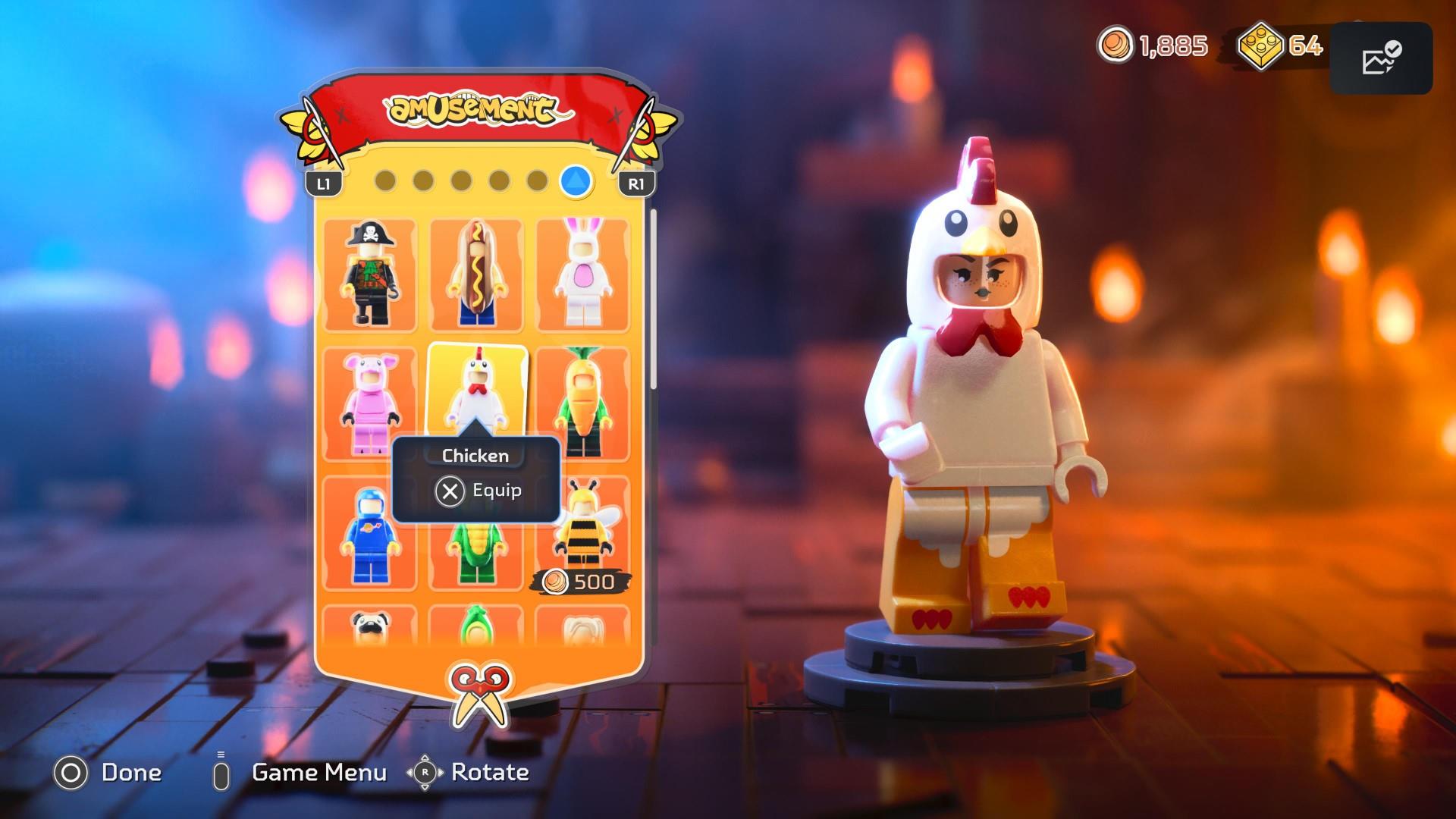Pick the bee costume priced 500
The width and height of the screenshot is (1456, 819).
[582, 531]
